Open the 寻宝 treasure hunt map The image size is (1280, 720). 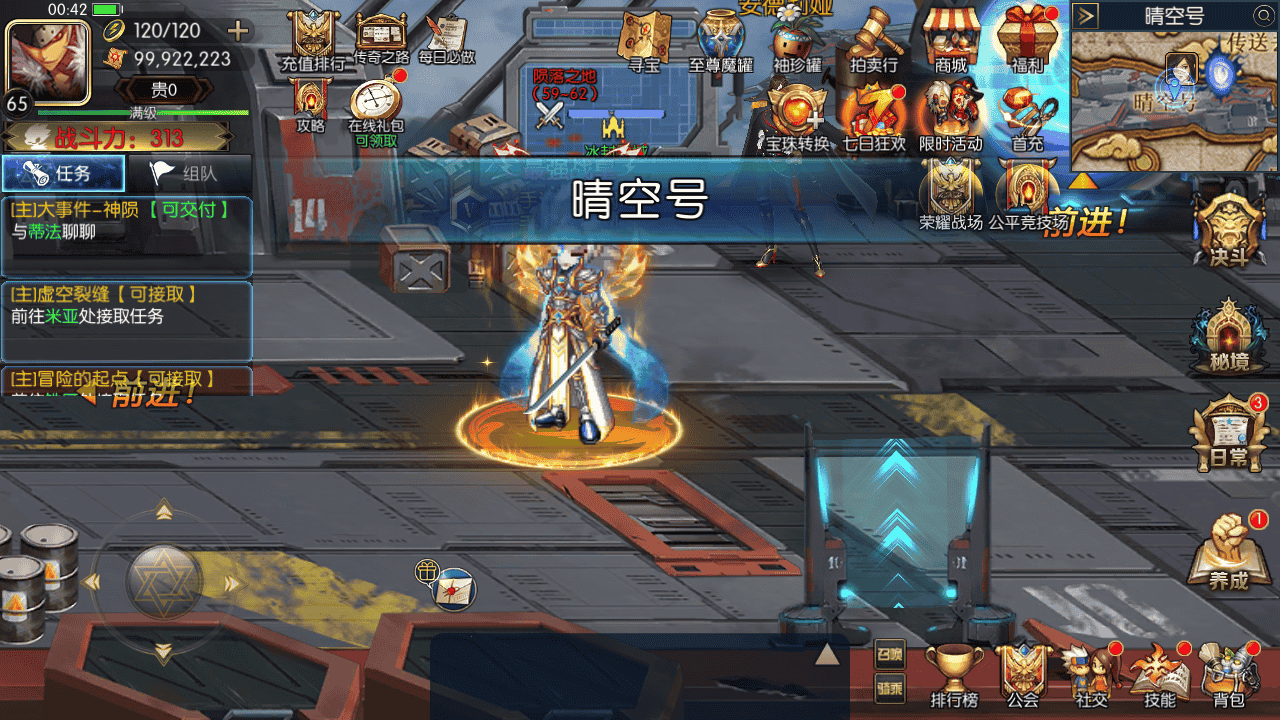click(x=644, y=40)
